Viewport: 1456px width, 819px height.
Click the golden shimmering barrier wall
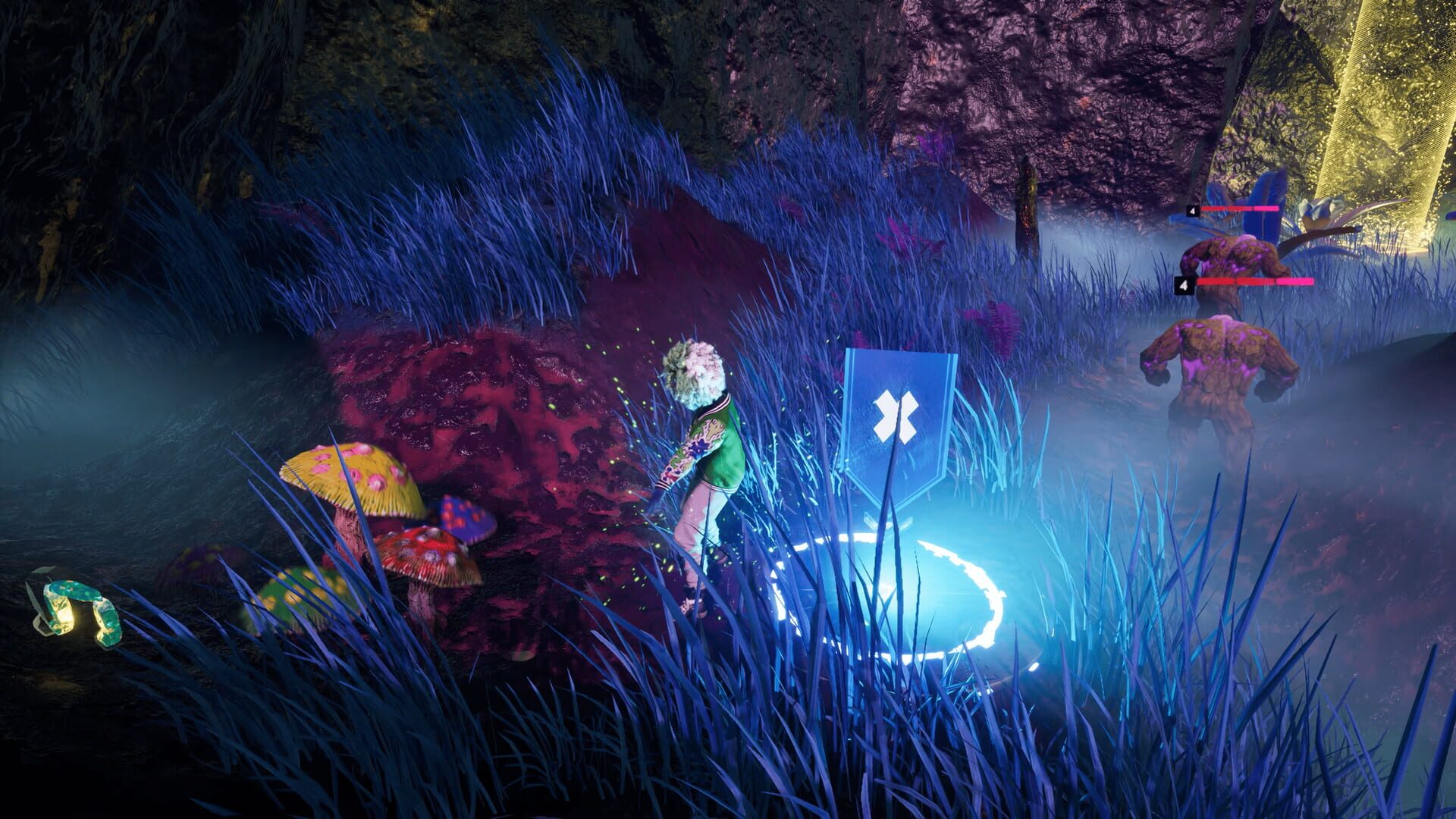coord(1395,114)
